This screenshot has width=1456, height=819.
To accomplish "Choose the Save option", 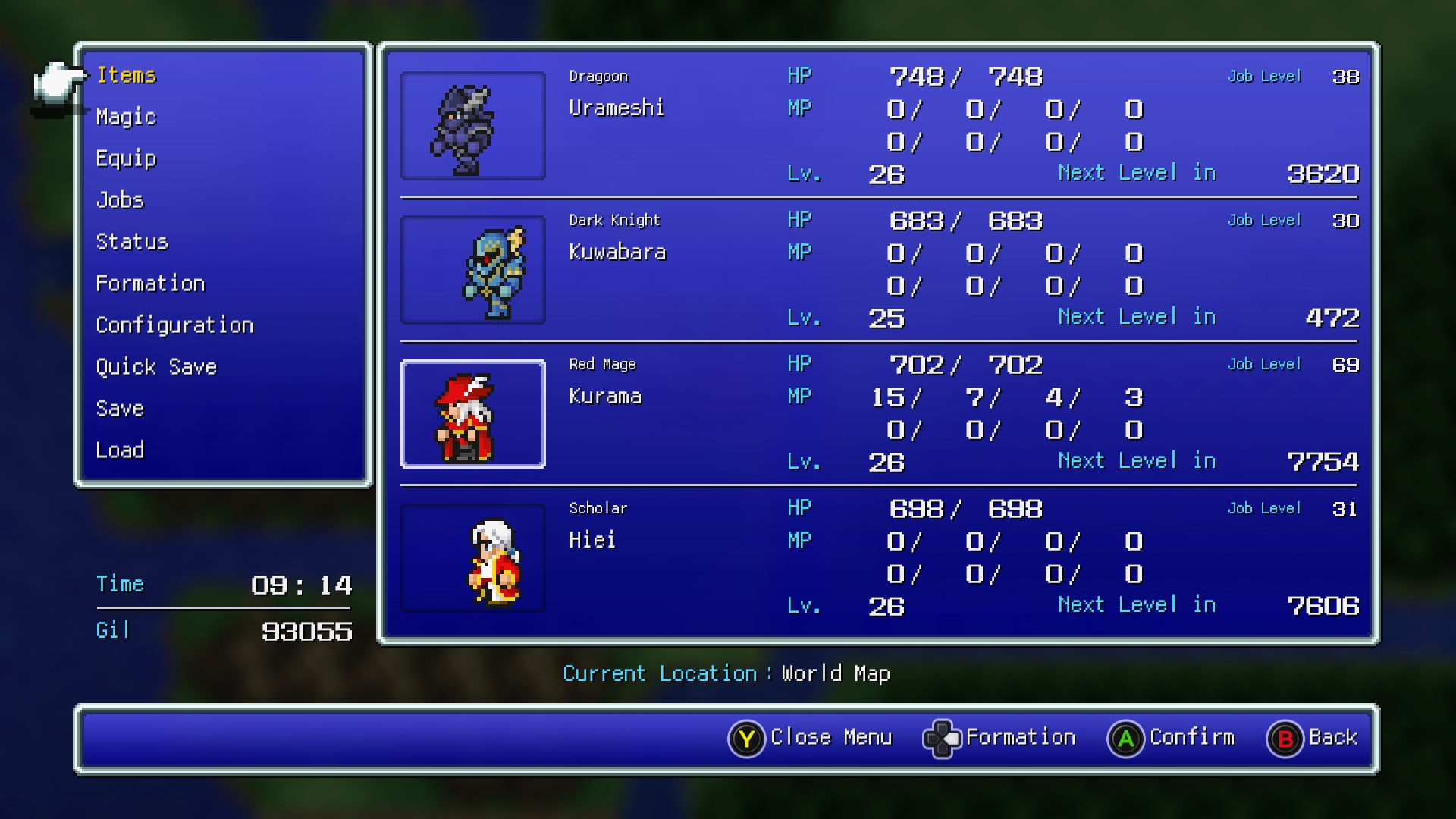I will coord(120,409).
